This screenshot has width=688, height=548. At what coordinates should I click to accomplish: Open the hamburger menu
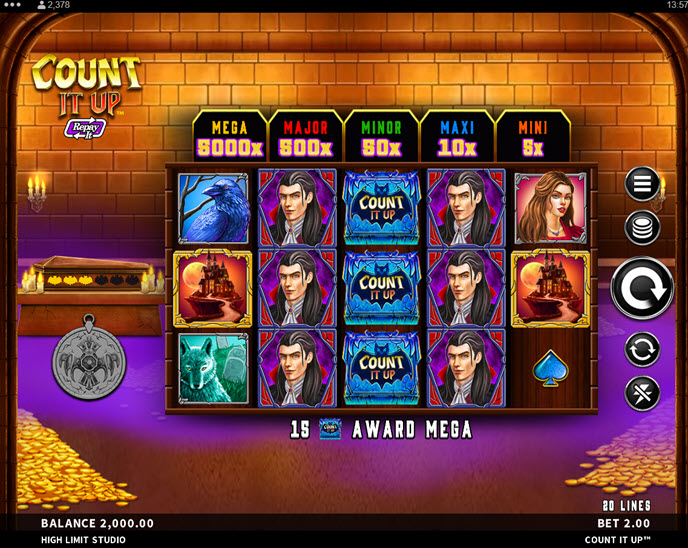pyautogui.click(x=641, y=184)
